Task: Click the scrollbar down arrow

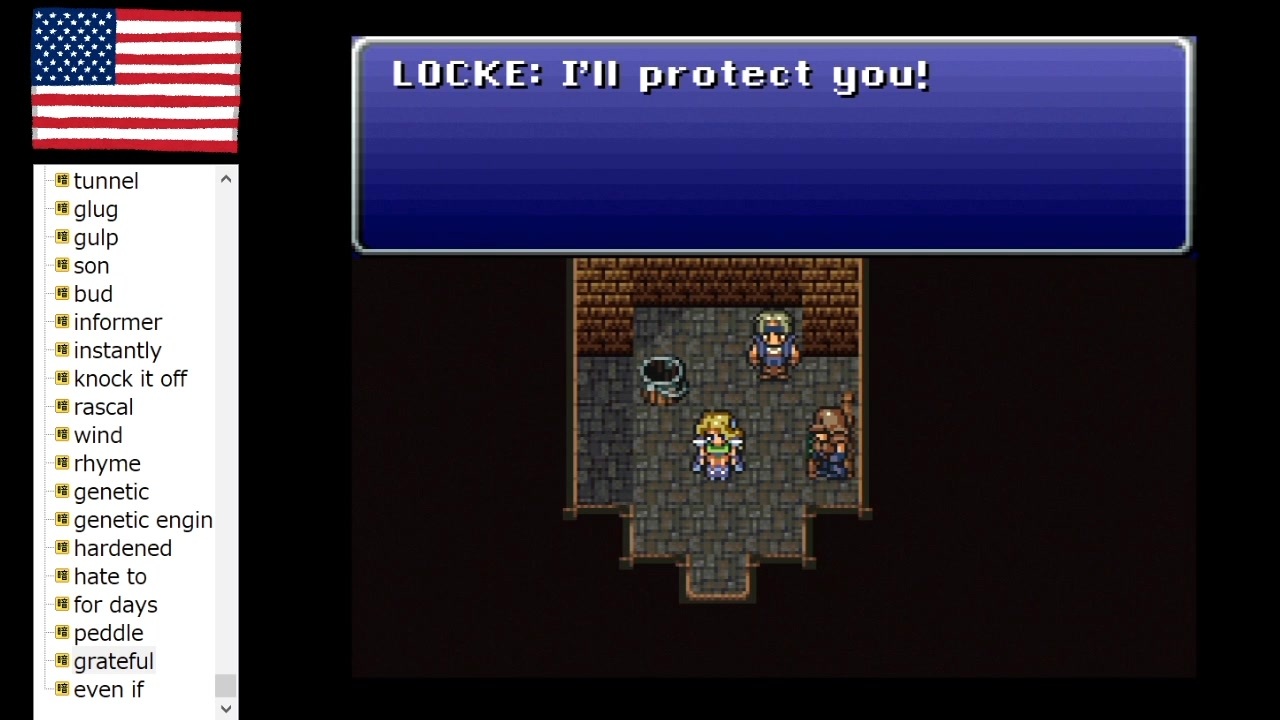Action: [225, 708]
